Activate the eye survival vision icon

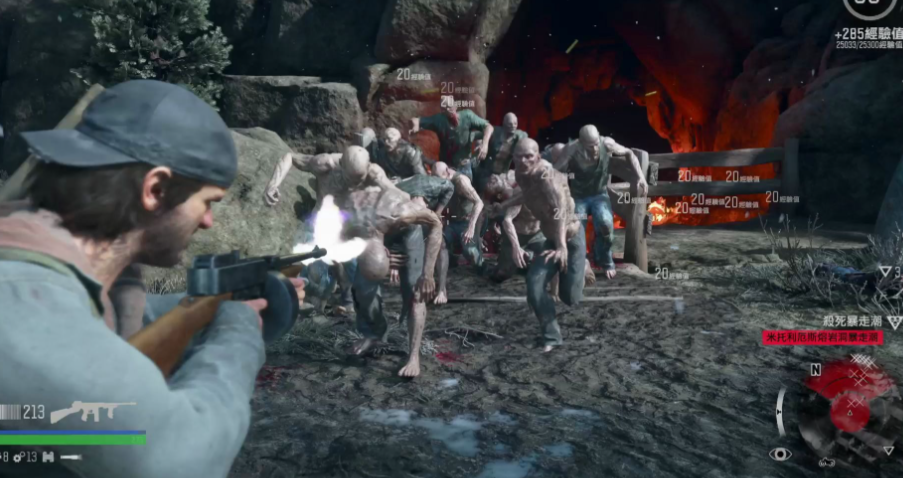tap(780, 454)
